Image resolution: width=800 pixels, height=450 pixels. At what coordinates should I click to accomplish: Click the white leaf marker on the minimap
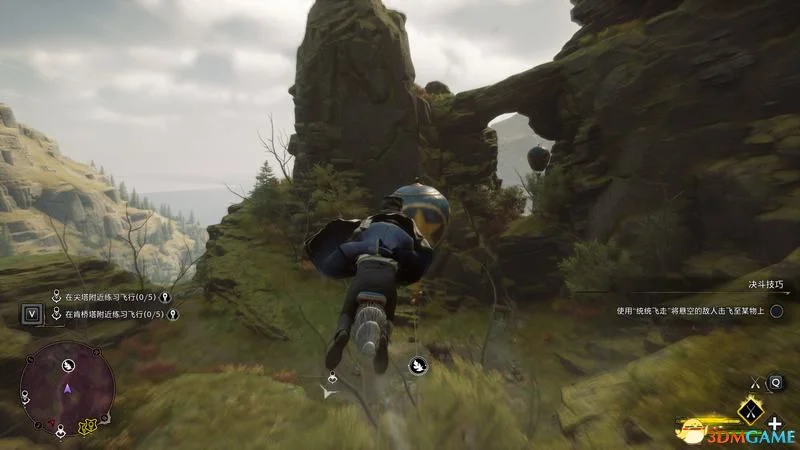[69, 366]
